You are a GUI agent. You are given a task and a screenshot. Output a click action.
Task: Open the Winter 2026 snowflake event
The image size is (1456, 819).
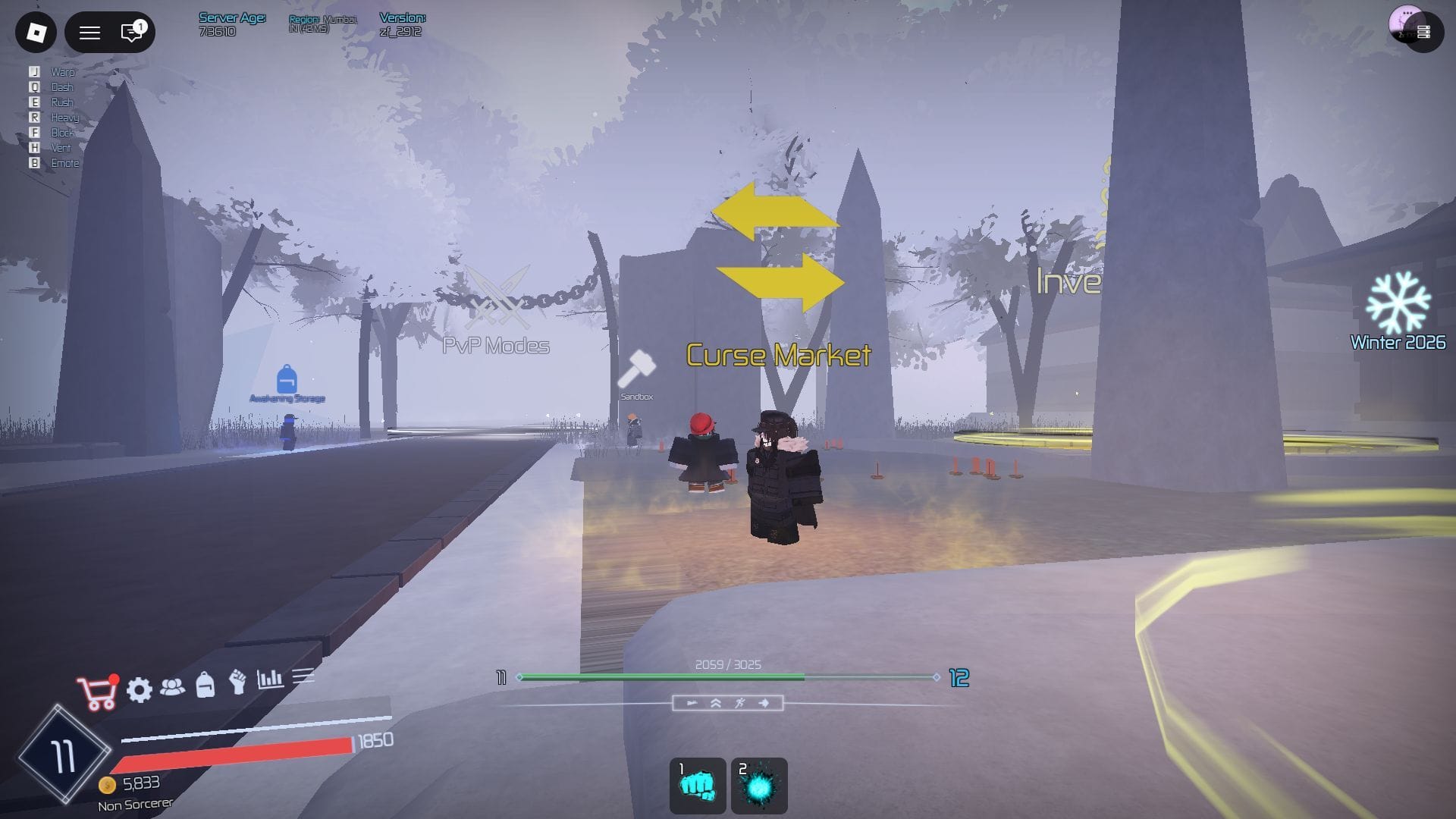1398,303
